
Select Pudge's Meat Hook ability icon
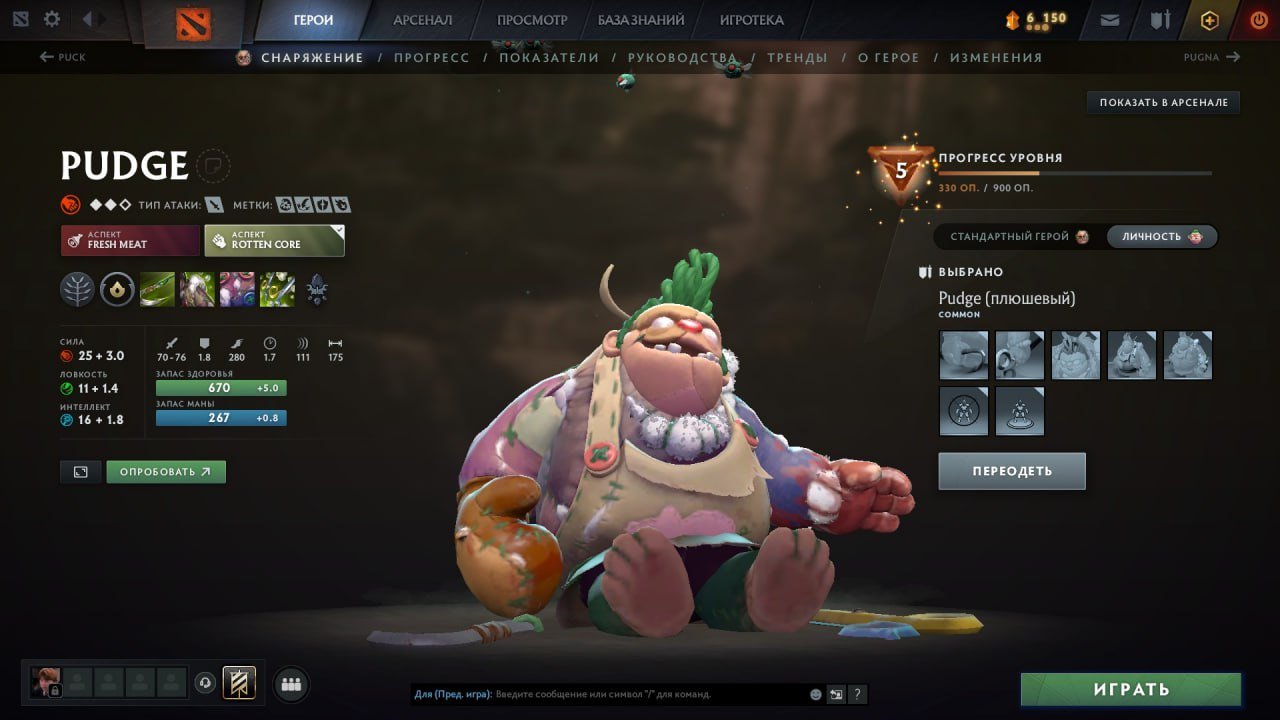[157, 290]
